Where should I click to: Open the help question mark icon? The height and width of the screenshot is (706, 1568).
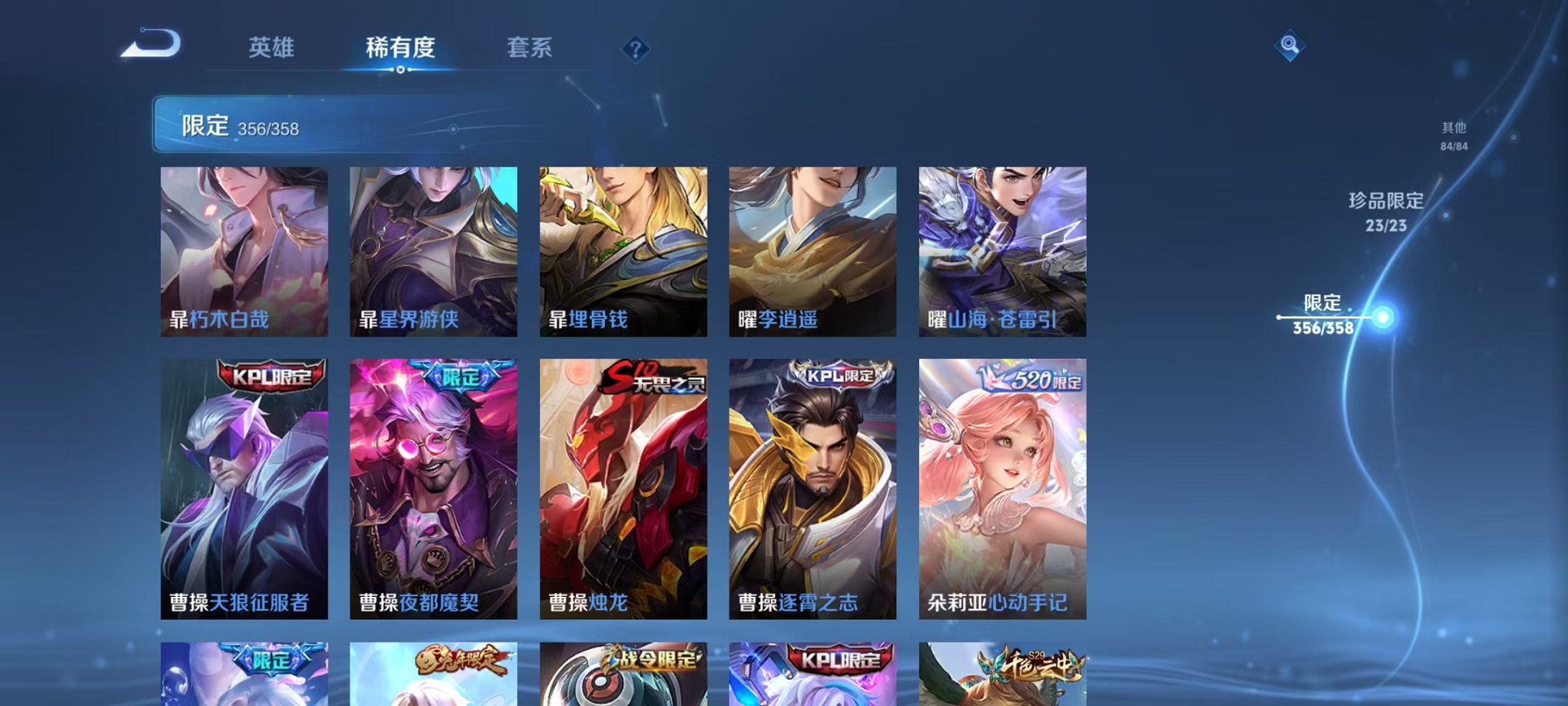tap(635, 49)
